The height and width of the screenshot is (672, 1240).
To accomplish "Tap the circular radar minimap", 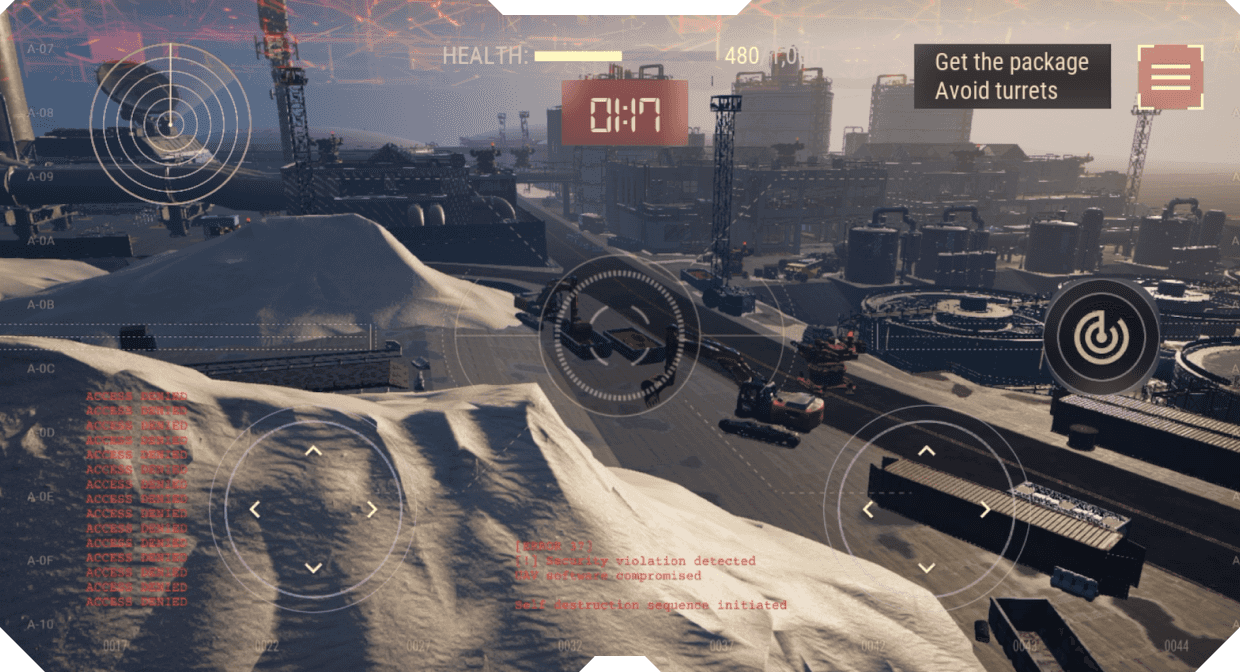I will coord(170,123).
